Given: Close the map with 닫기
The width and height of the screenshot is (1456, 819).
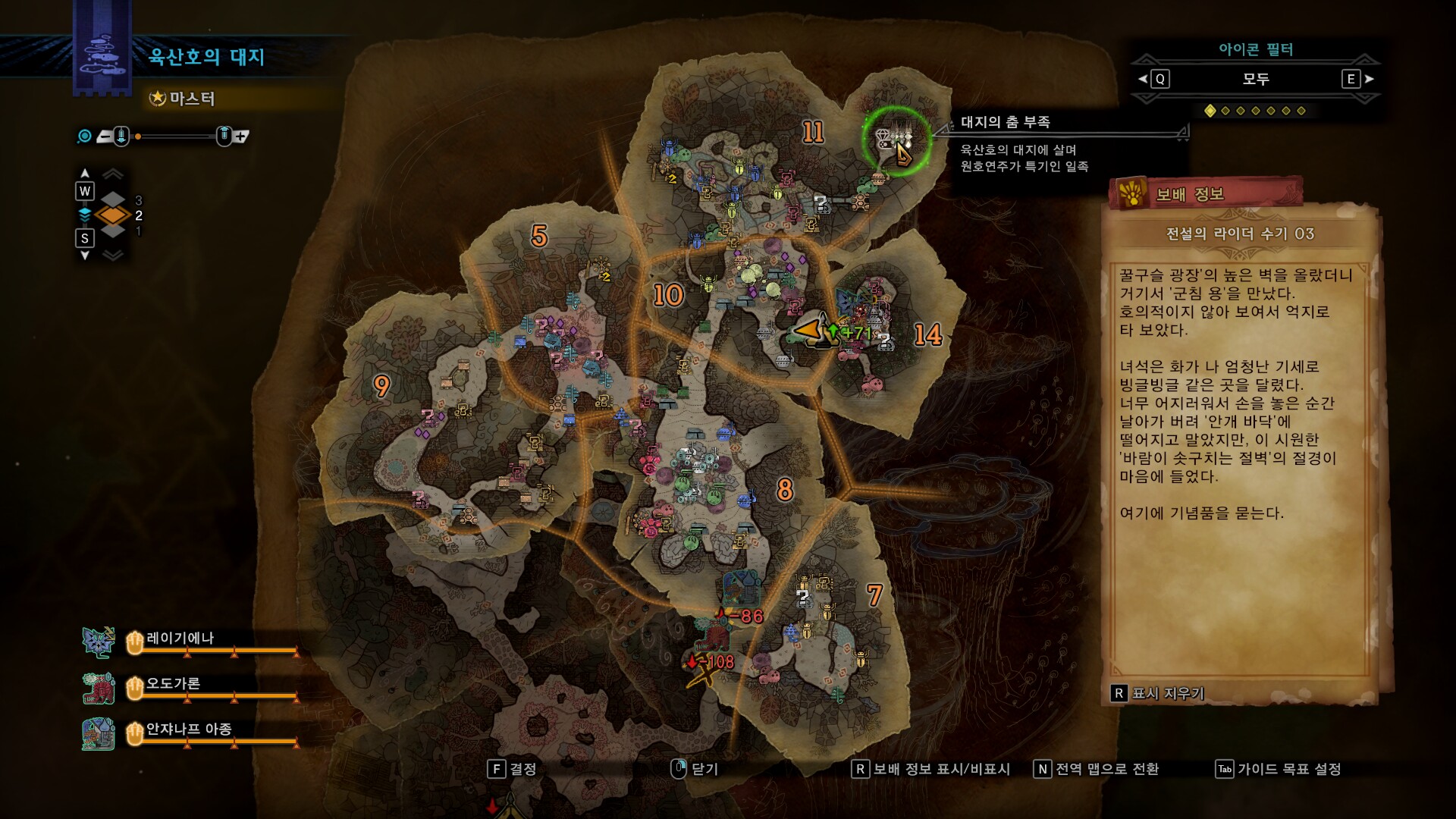Looking at the screenshot, I should (695, 769).
